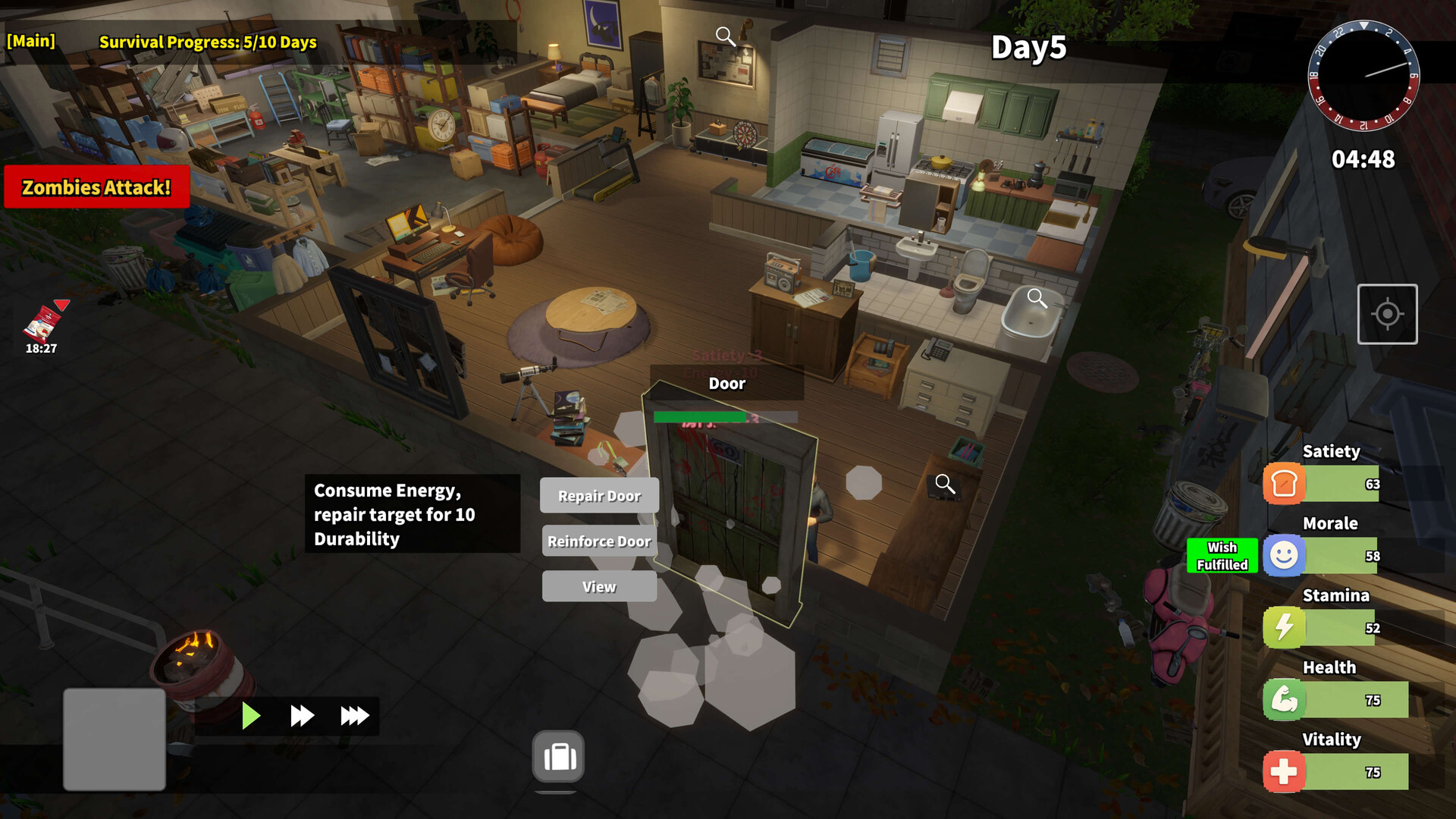Select the flexed arm Health icon
Image resolution: width=1456 pixels, height=819 pixels.
click(1283, 698)
